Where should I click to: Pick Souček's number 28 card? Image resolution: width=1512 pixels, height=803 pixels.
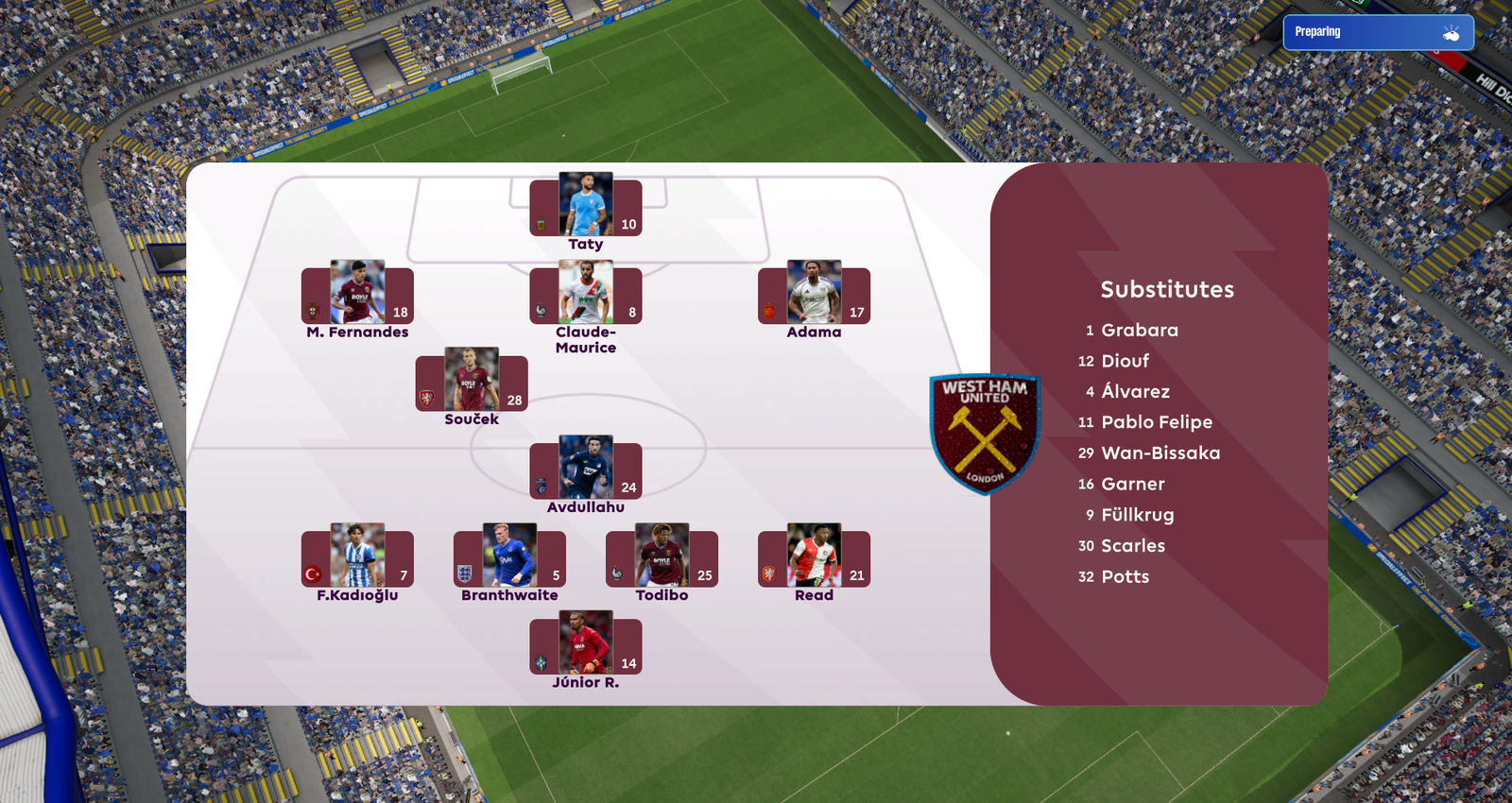472,381
